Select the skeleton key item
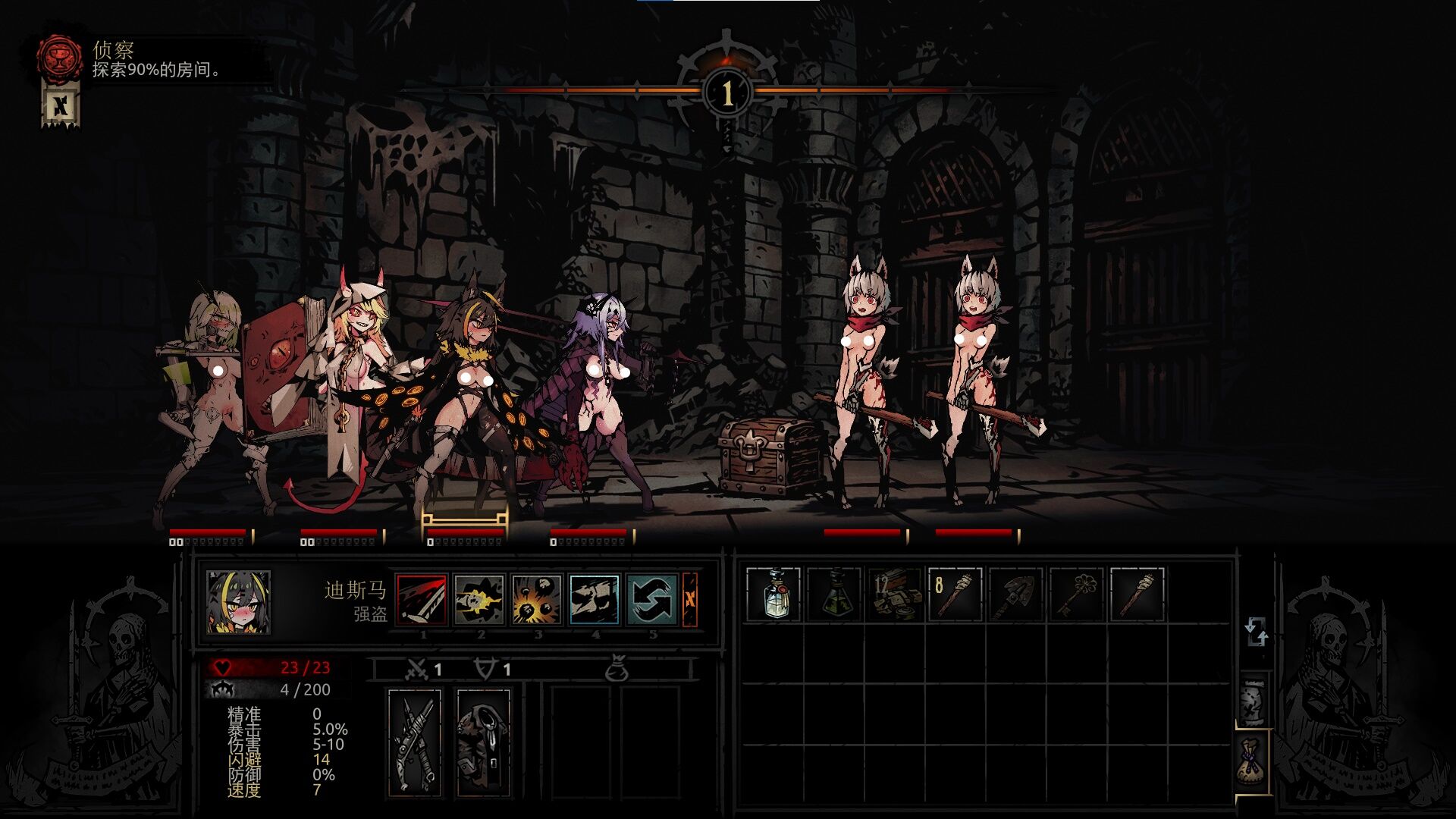 (1077, 595)
